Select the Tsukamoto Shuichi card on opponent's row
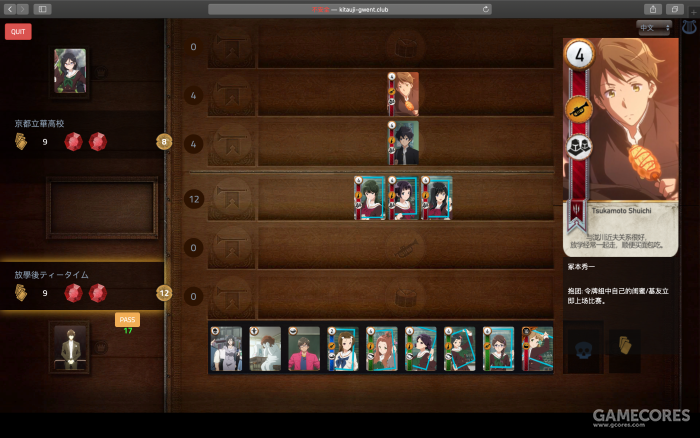The height and width of the screenshot is (438, 700). coord(403,95)
